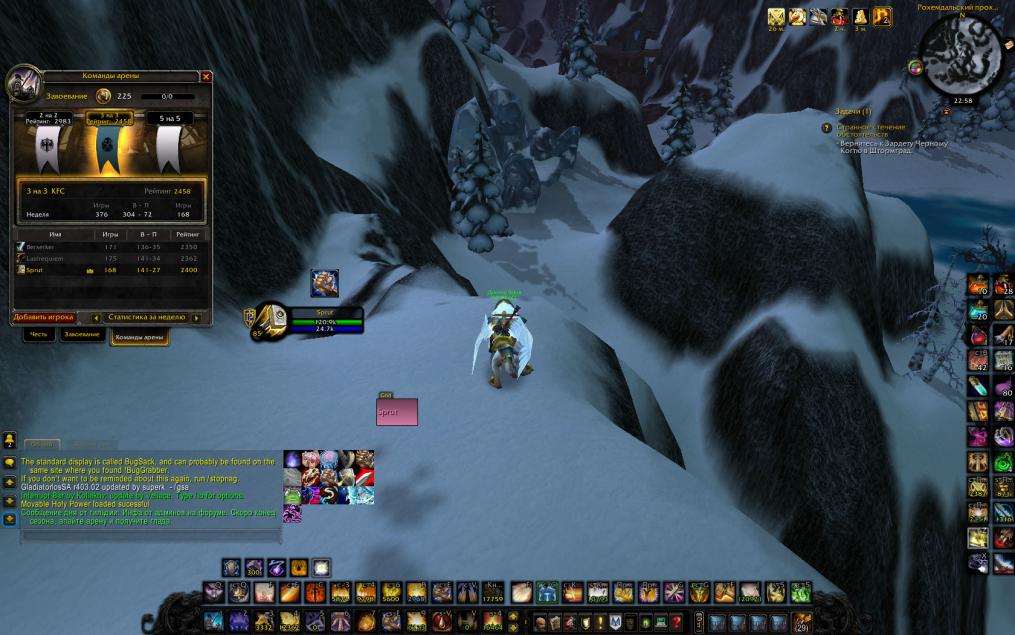Close the Команды арены window
1015x635 pixels.
tap(206, 76)
